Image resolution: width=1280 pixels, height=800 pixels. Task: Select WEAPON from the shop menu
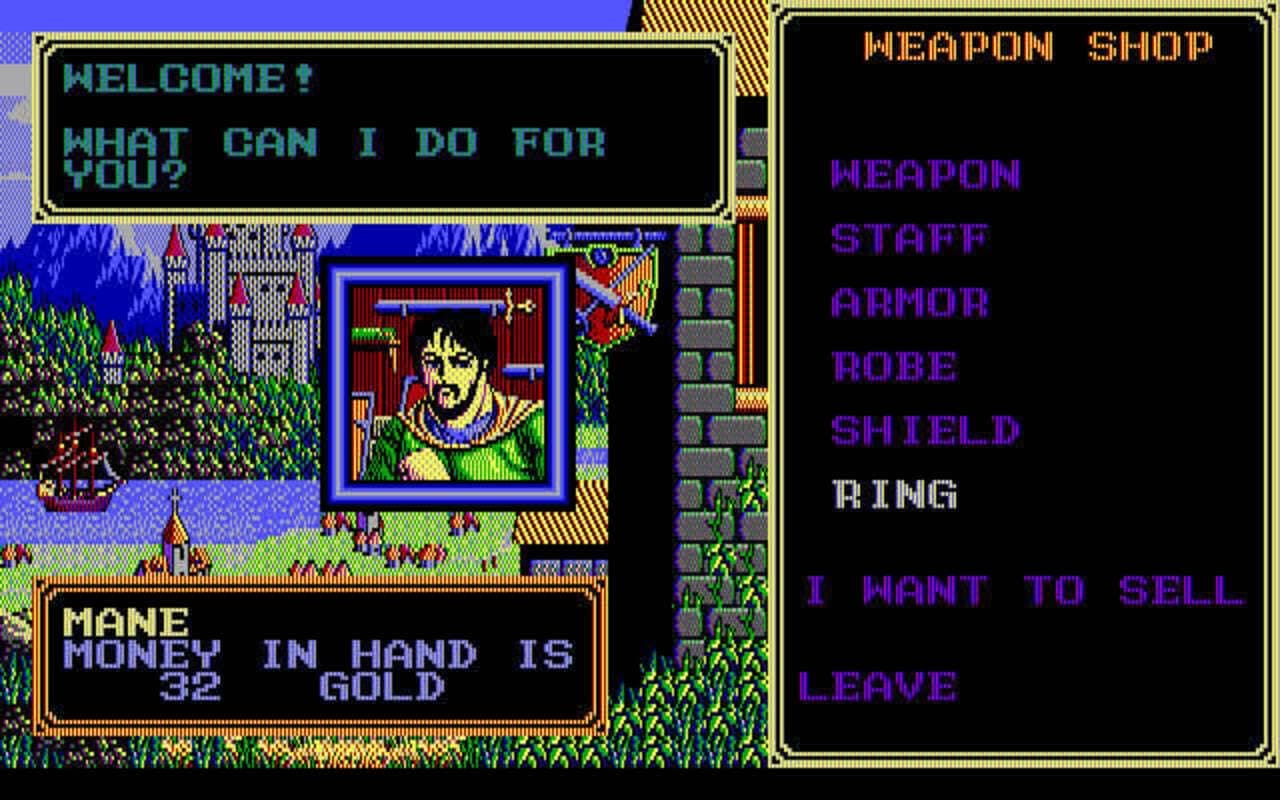(925, 175)
